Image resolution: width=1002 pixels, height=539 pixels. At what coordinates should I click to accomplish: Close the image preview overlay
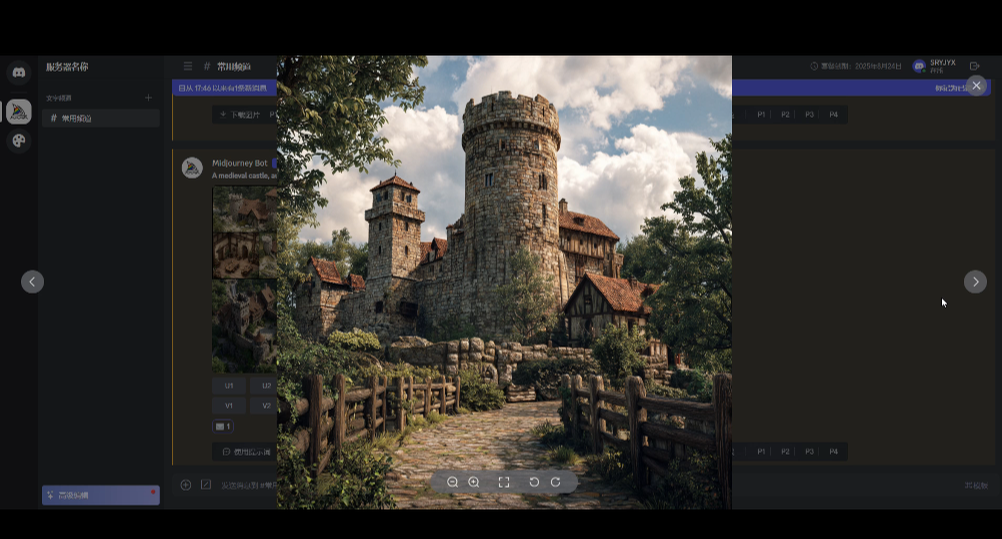point(976,86)
